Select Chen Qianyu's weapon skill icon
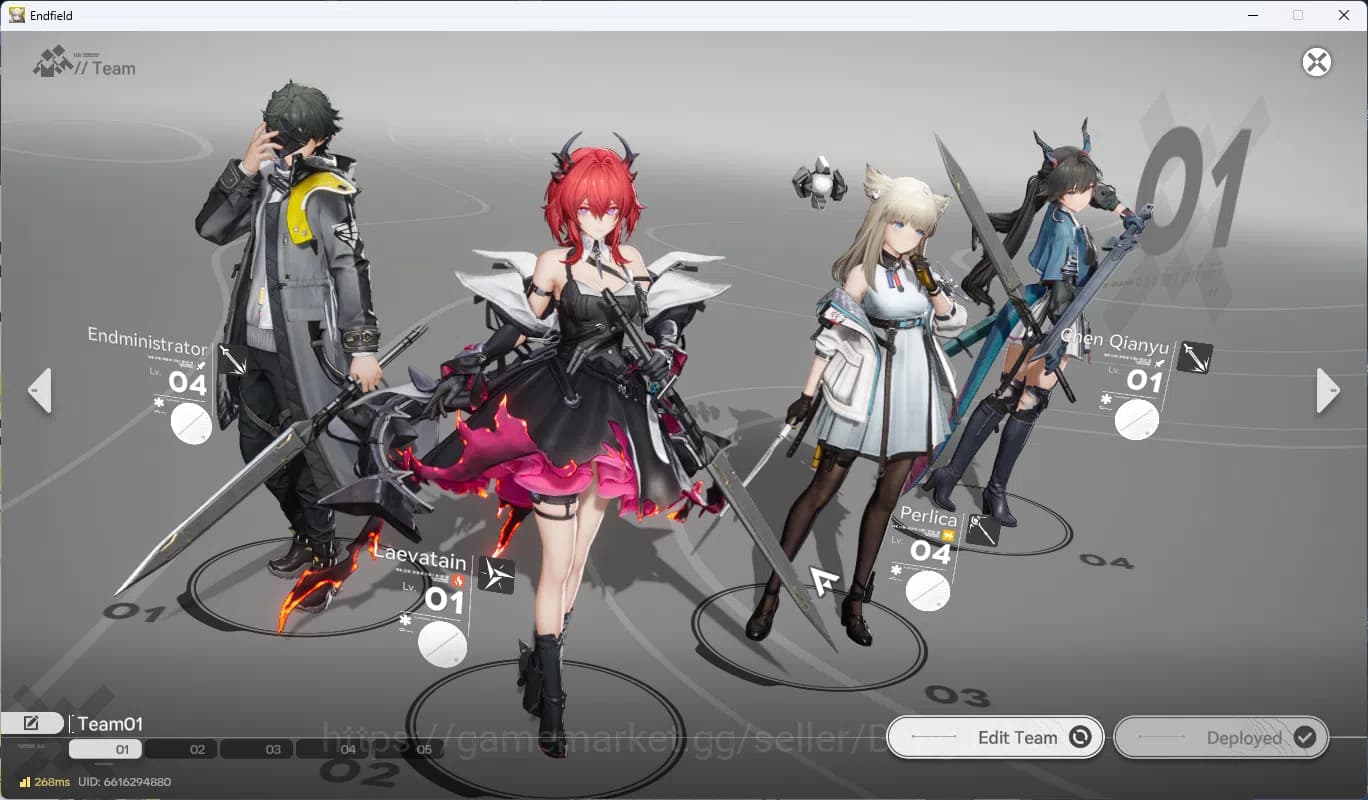Screen dimensions: 1368x800 click(1193, 357)
